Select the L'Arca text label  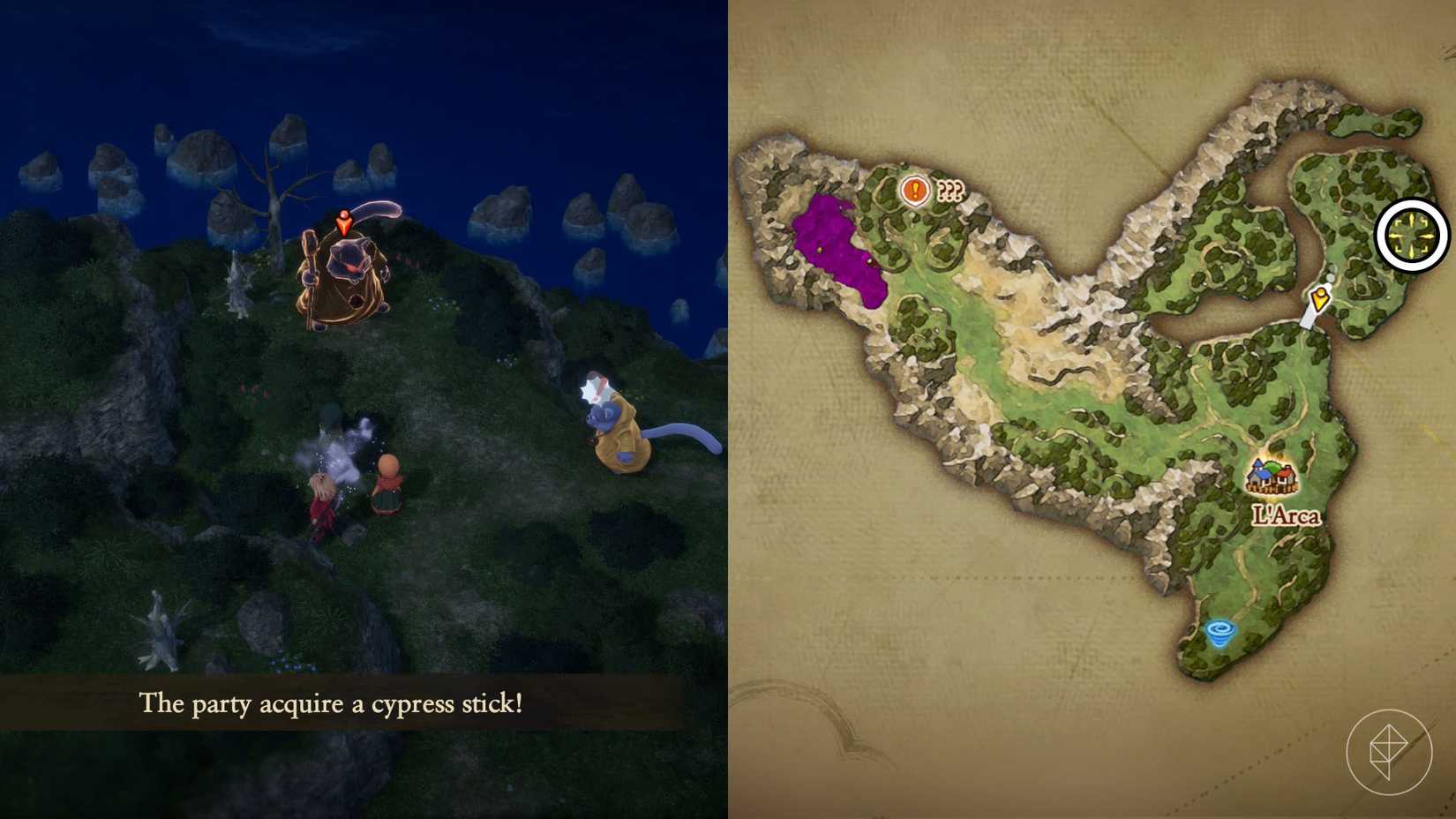tap(1287, 516)
